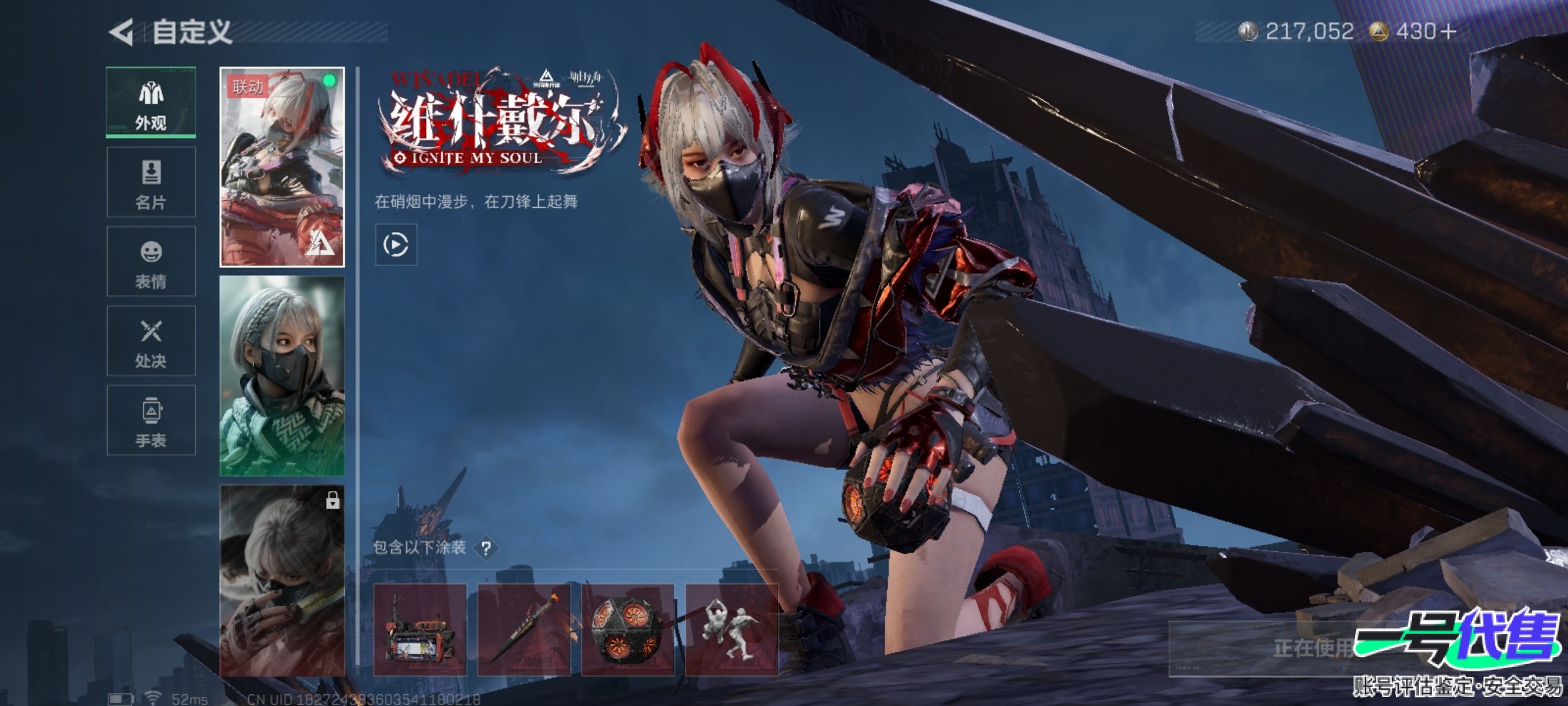Choose the green sweater masked skin
This screenshot has height=706, width=1568.
282,376
